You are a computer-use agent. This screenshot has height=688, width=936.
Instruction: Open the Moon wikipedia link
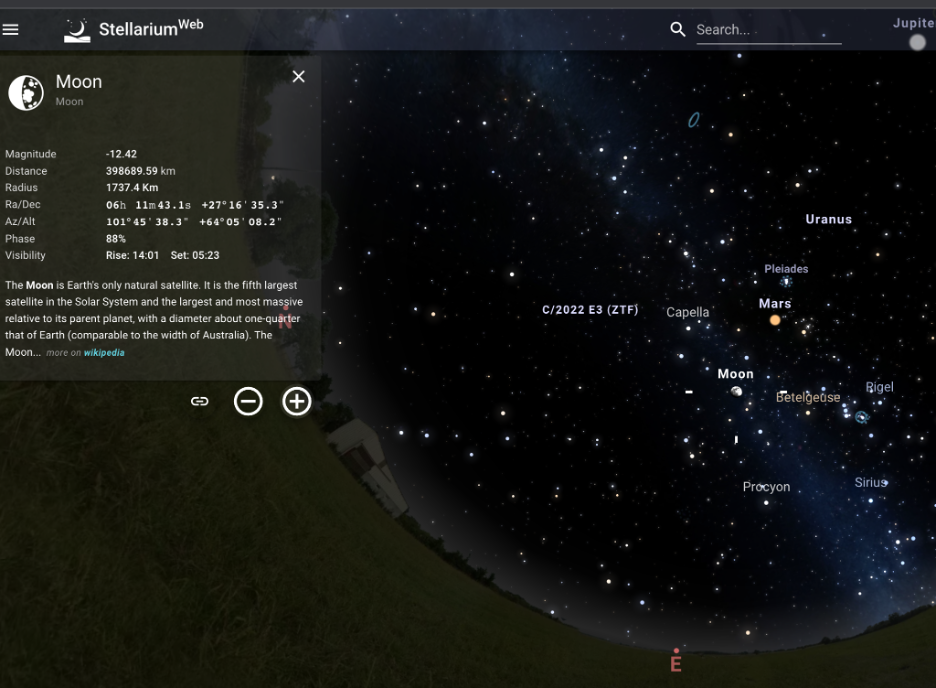(104, 353)
